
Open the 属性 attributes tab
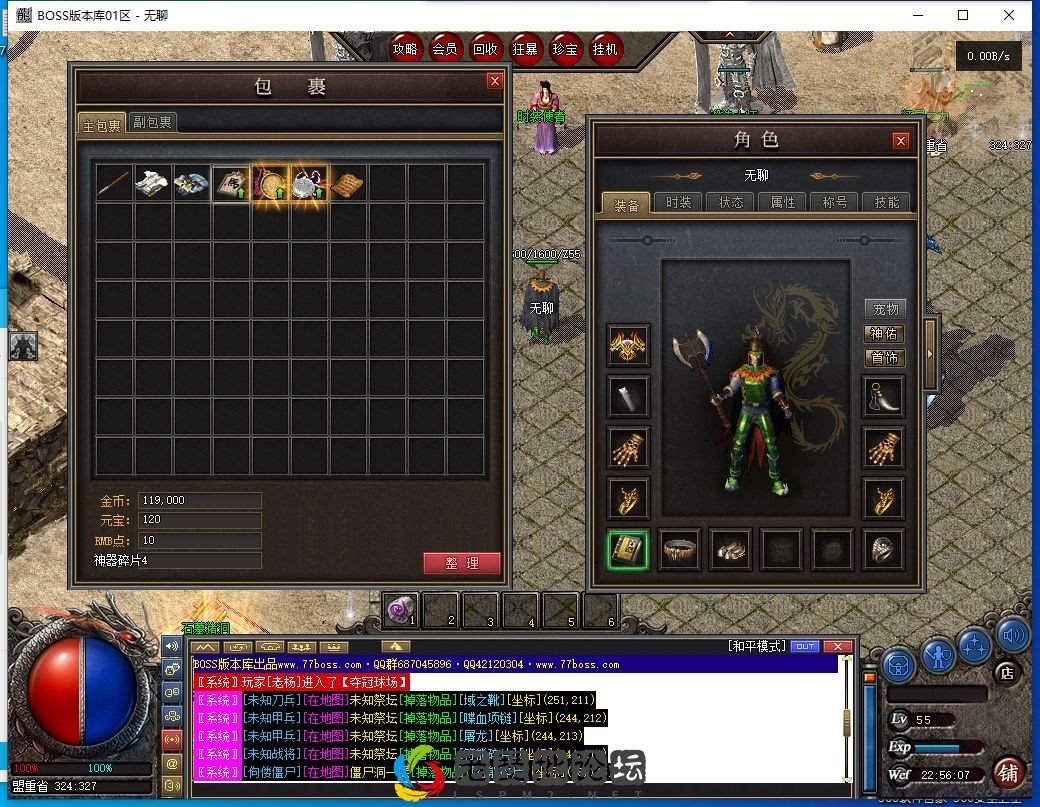coord(782,202)
